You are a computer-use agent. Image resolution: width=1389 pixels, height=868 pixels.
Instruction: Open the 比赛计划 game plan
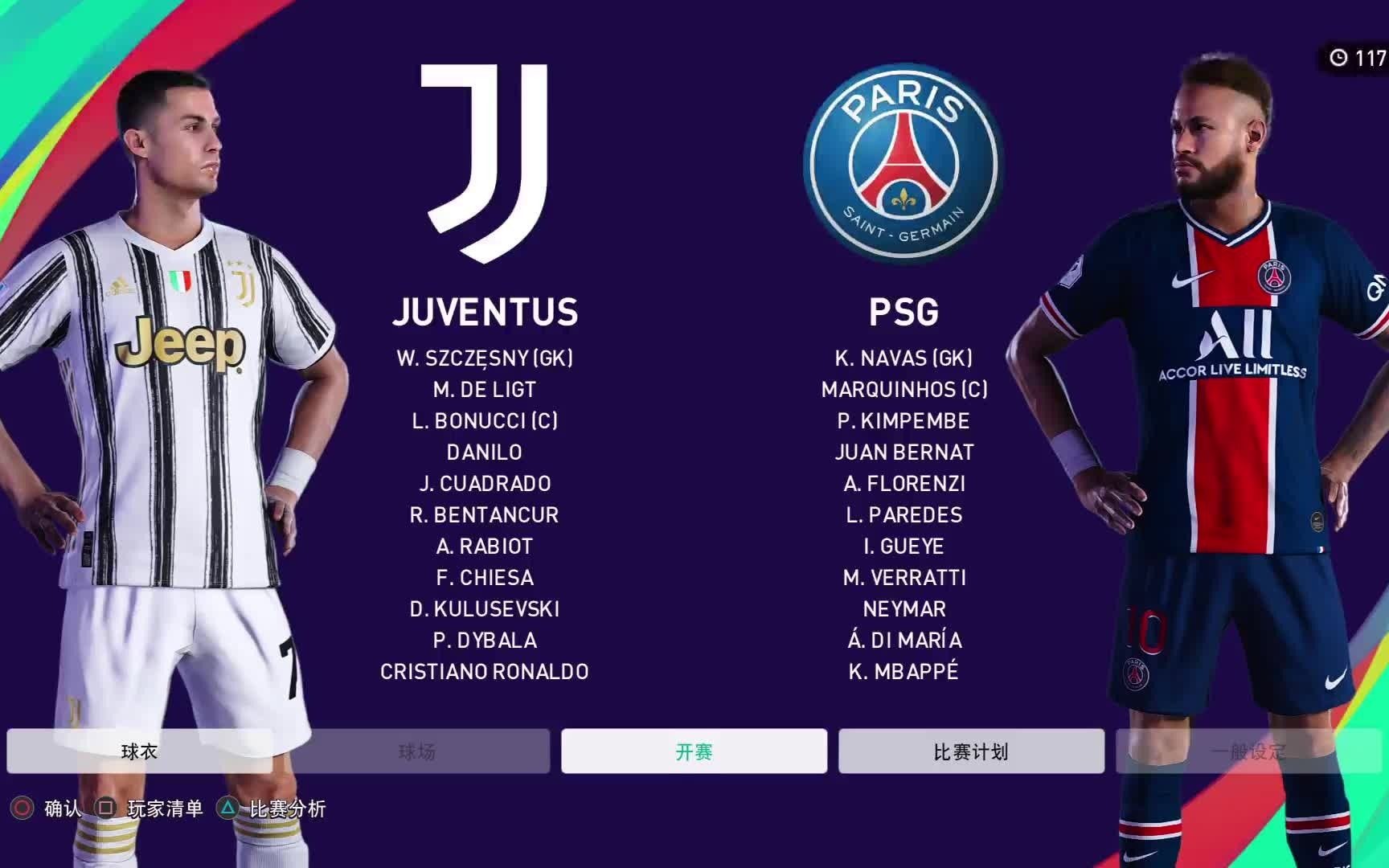[x=971, y=751]
